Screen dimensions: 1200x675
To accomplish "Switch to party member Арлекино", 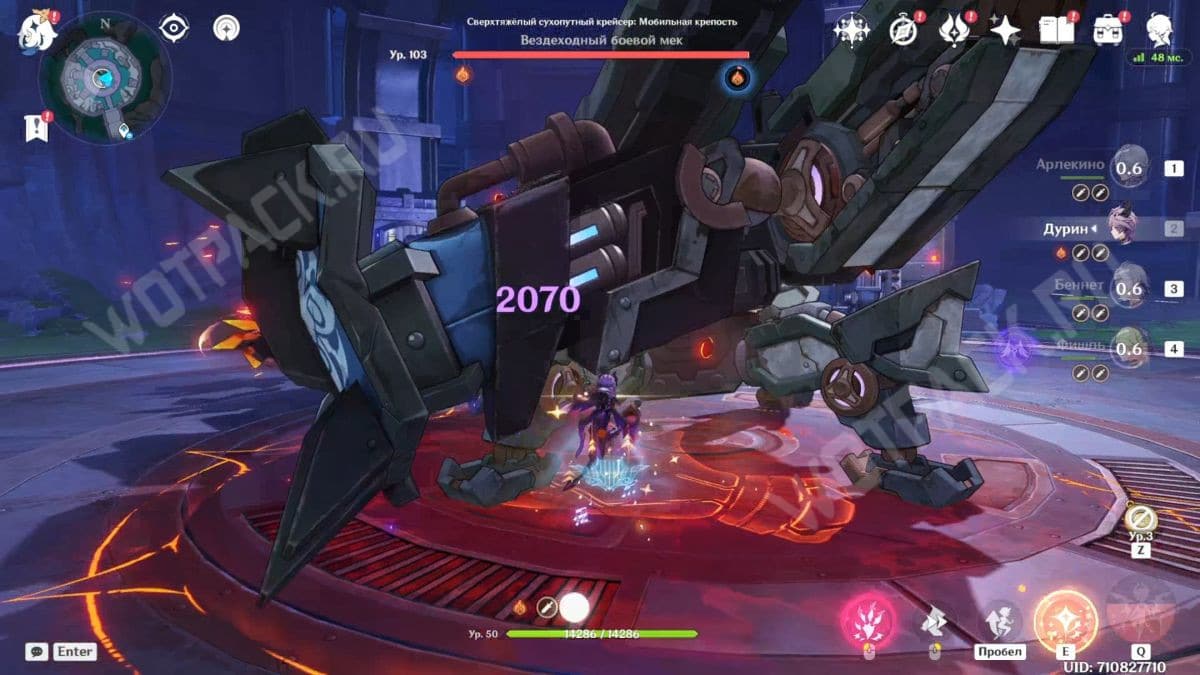I will (1128, 168).
